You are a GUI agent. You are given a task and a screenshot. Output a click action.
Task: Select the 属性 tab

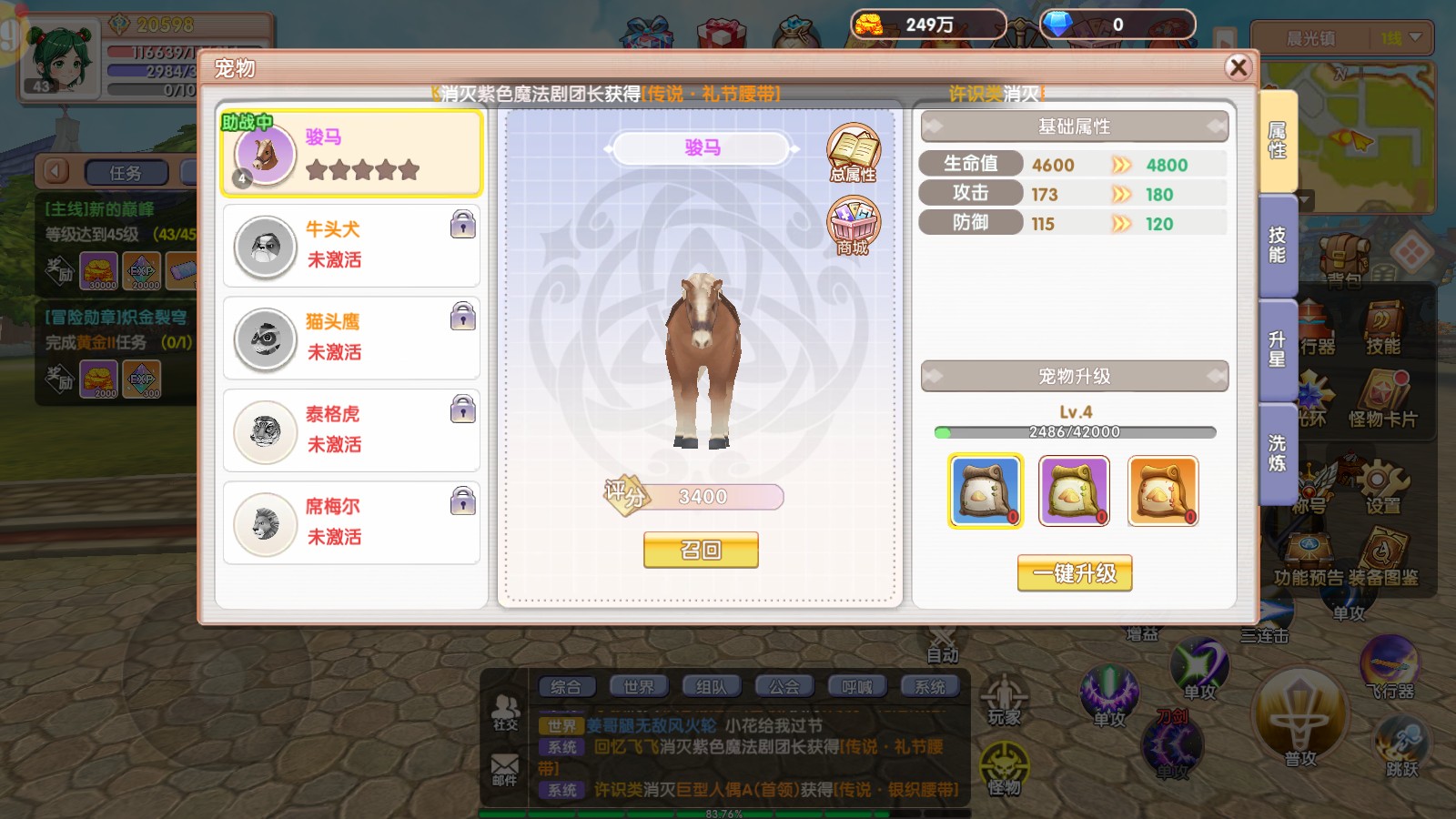(x=1278, y=141)
